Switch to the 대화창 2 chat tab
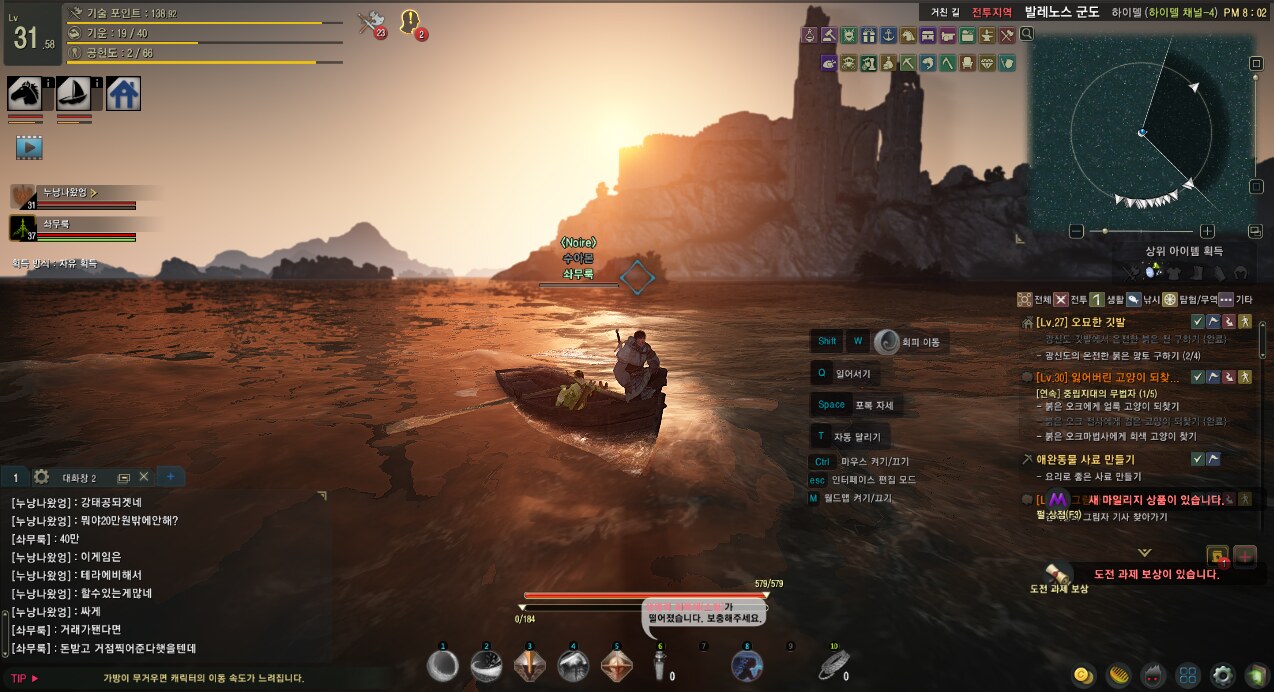Image resolution: width=1274 pixels, height=692 pixels. pos(79,478)
